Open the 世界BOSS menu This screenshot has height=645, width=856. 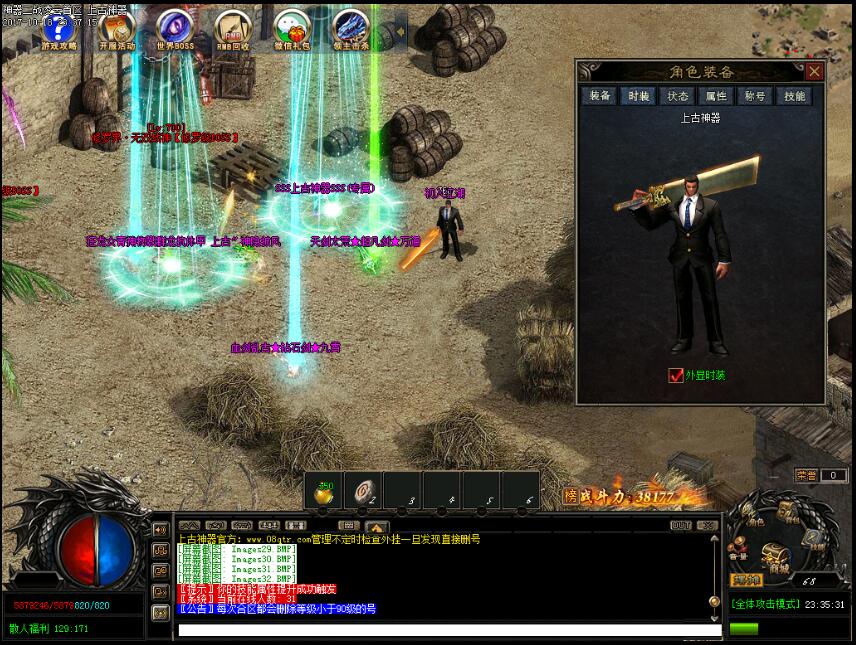tap(175, 29)
